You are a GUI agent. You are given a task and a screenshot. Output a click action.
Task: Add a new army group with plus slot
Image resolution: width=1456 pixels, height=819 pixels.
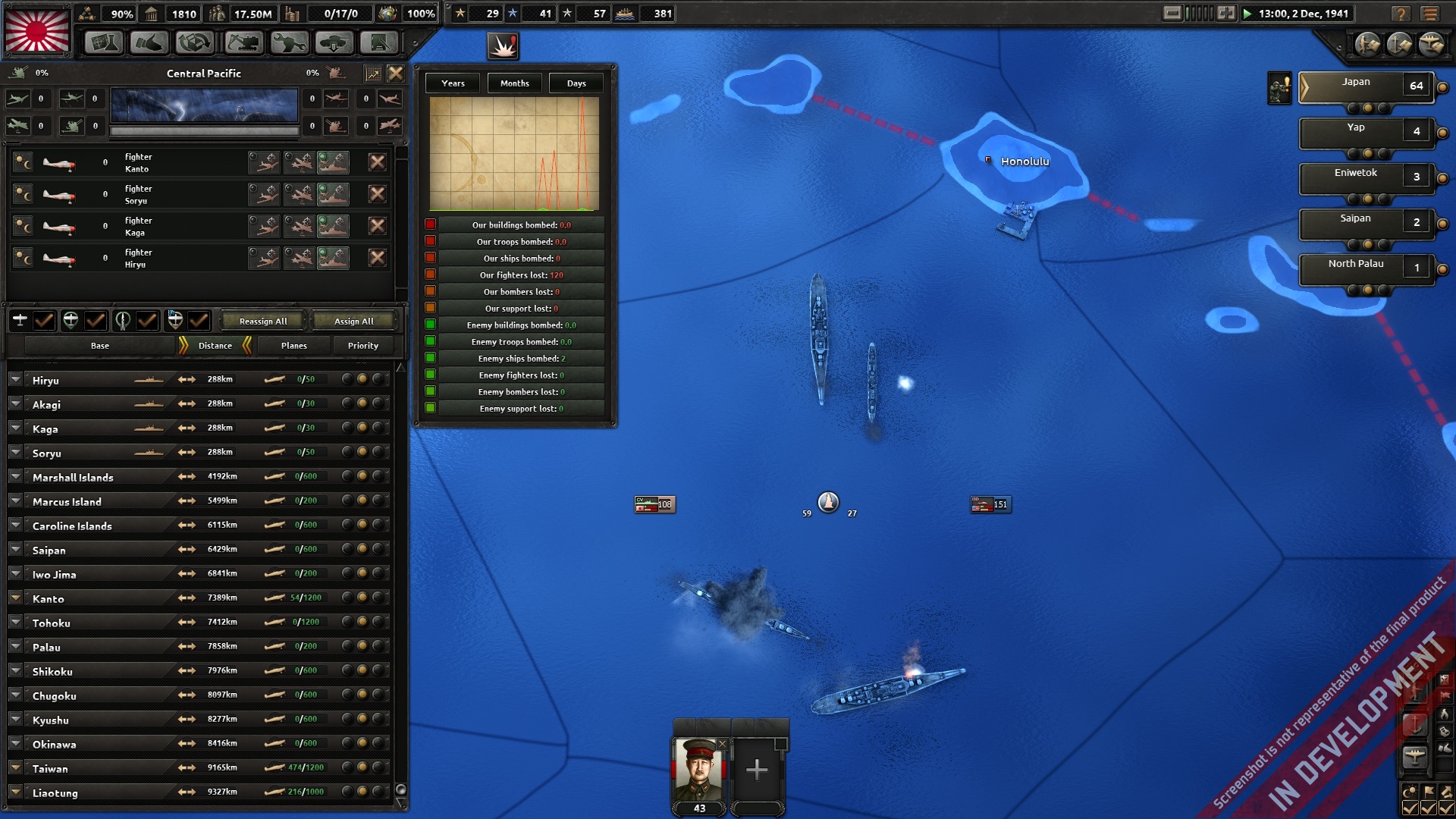[756, 770]
